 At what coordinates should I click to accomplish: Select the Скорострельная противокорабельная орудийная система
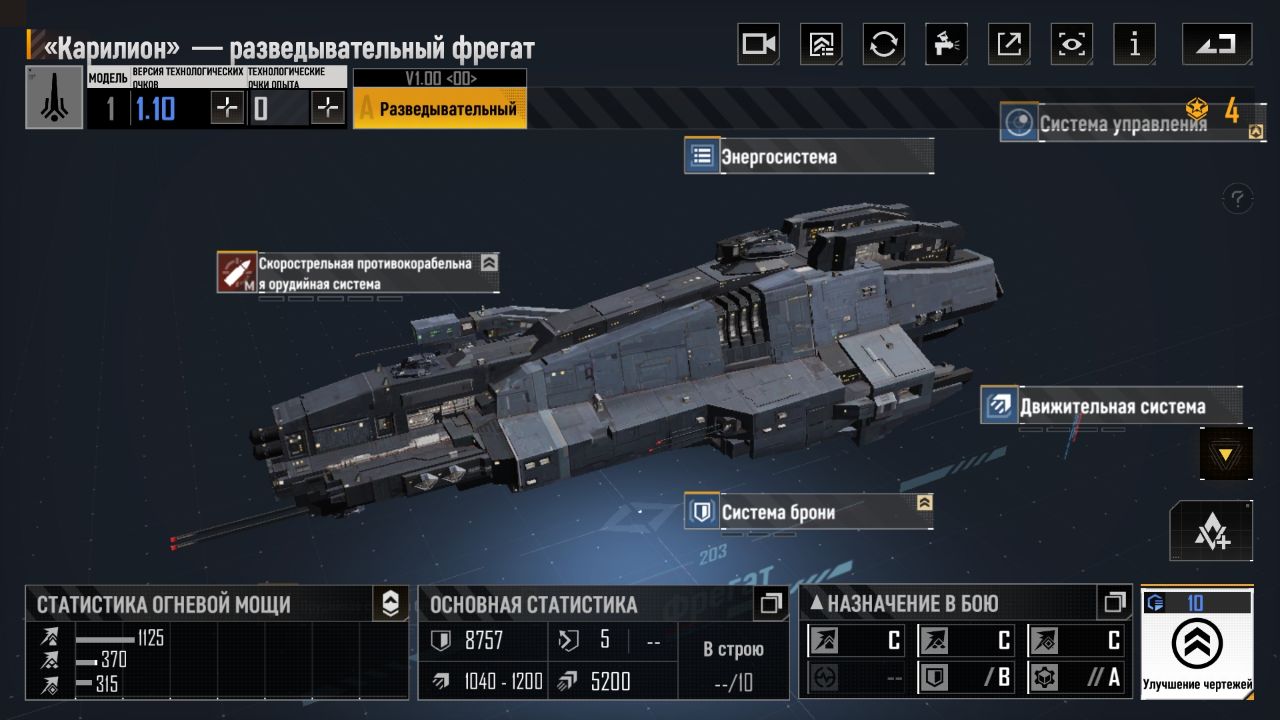pyautogui.click(x=358, y=273)
